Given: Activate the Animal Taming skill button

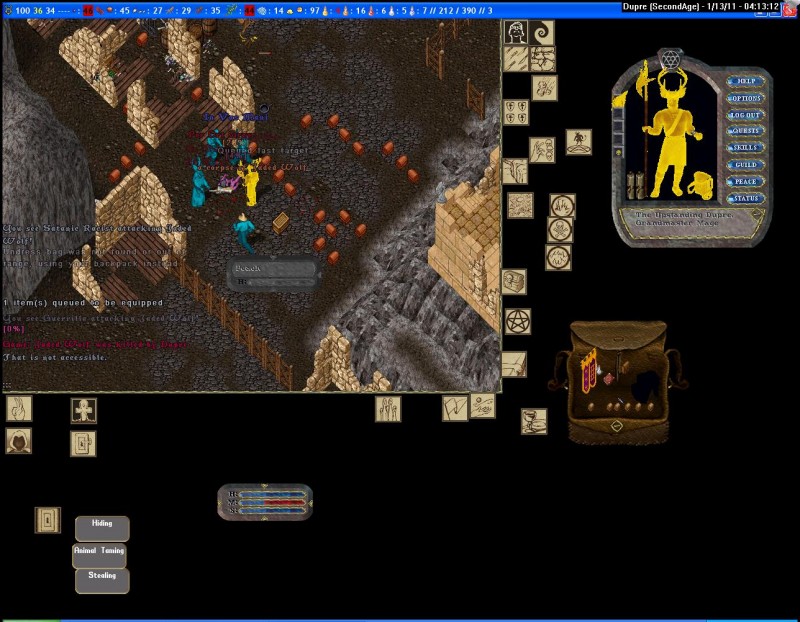Looking at the screenshot, I should tap(100, 554).
